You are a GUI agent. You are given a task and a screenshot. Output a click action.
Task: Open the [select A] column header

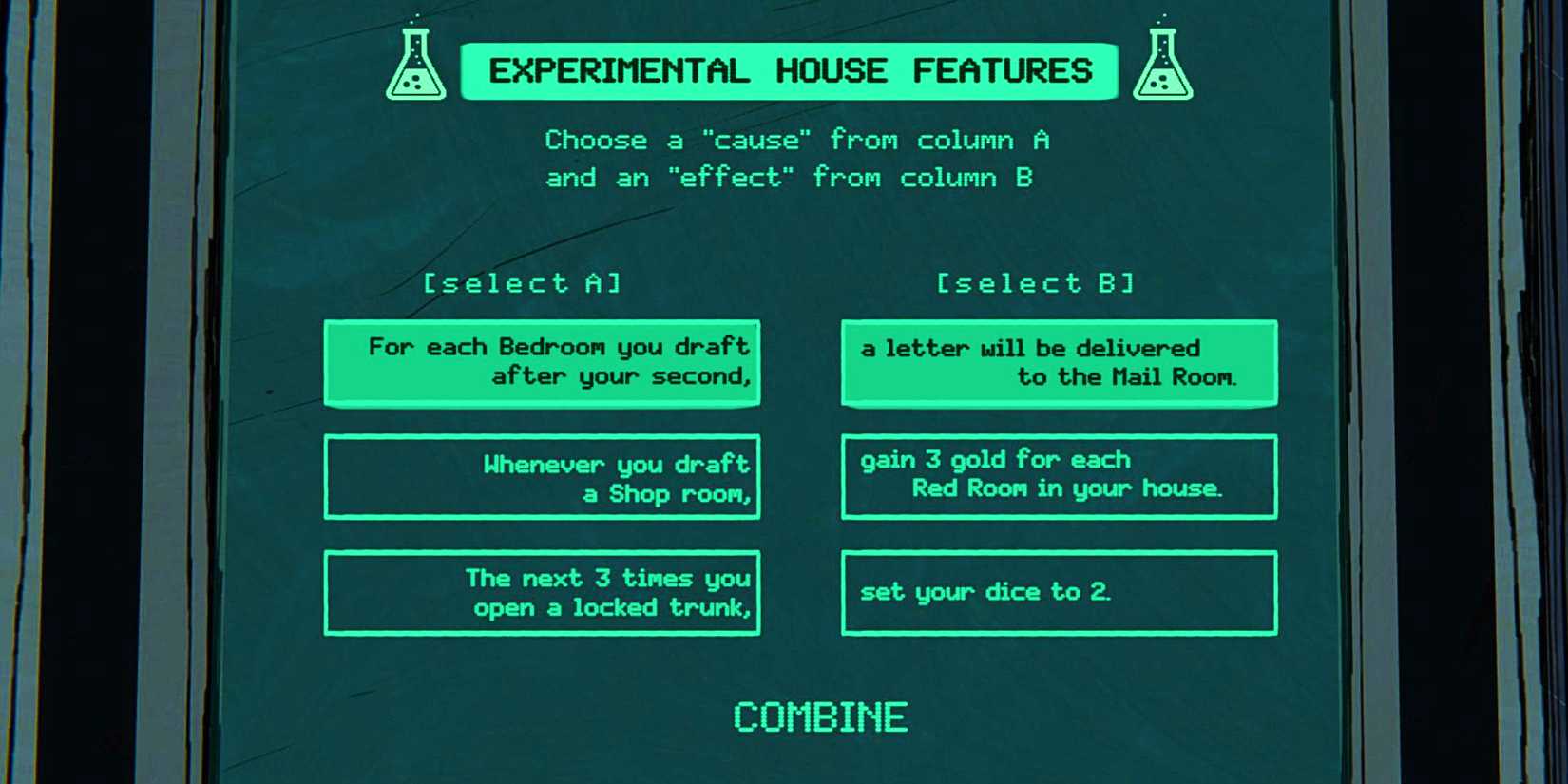point(524,282)
